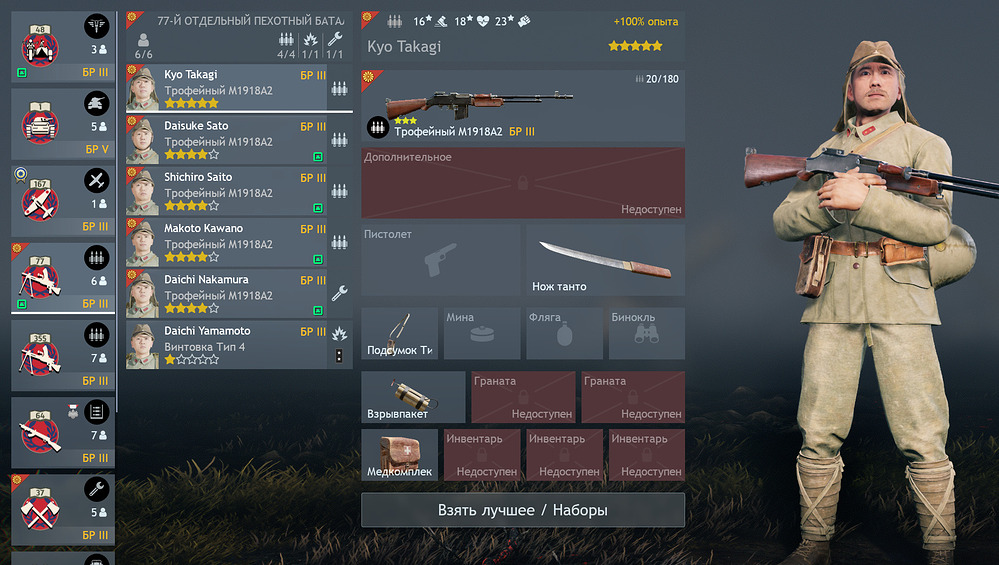Open the Нож танто melee slot
The height and width of the screenshot is (565, 999).
coord(605,260)
